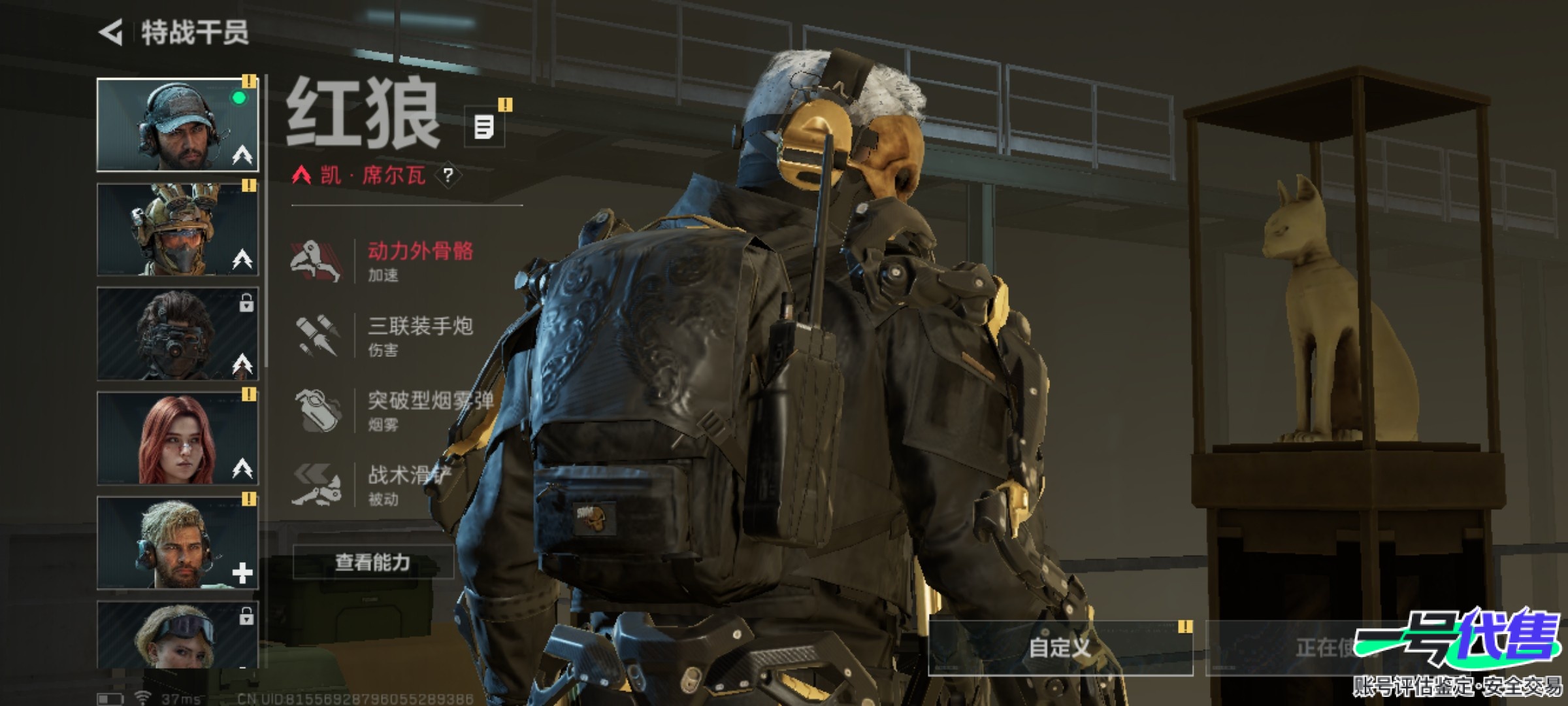The width and height of the screenshot is (1568, 706).
Task: View the 三联装手炮 ability
Action: point(392,335)
